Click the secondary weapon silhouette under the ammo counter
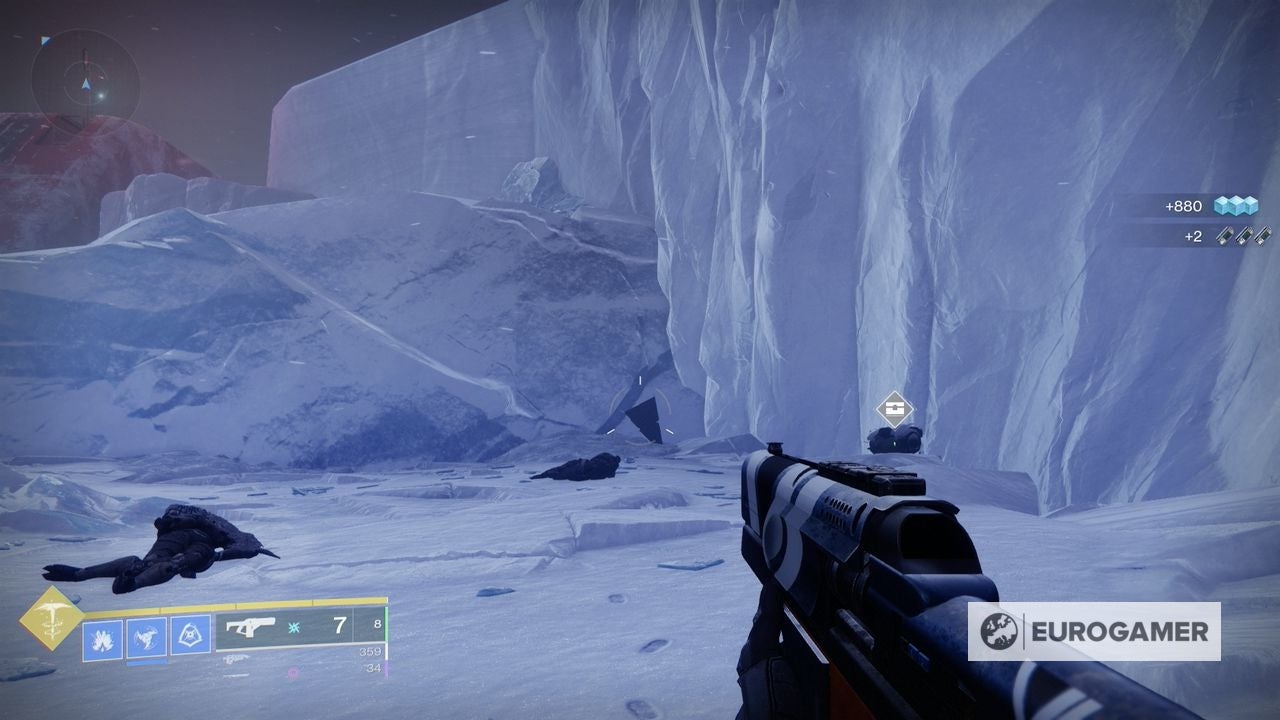 [239, 660]
